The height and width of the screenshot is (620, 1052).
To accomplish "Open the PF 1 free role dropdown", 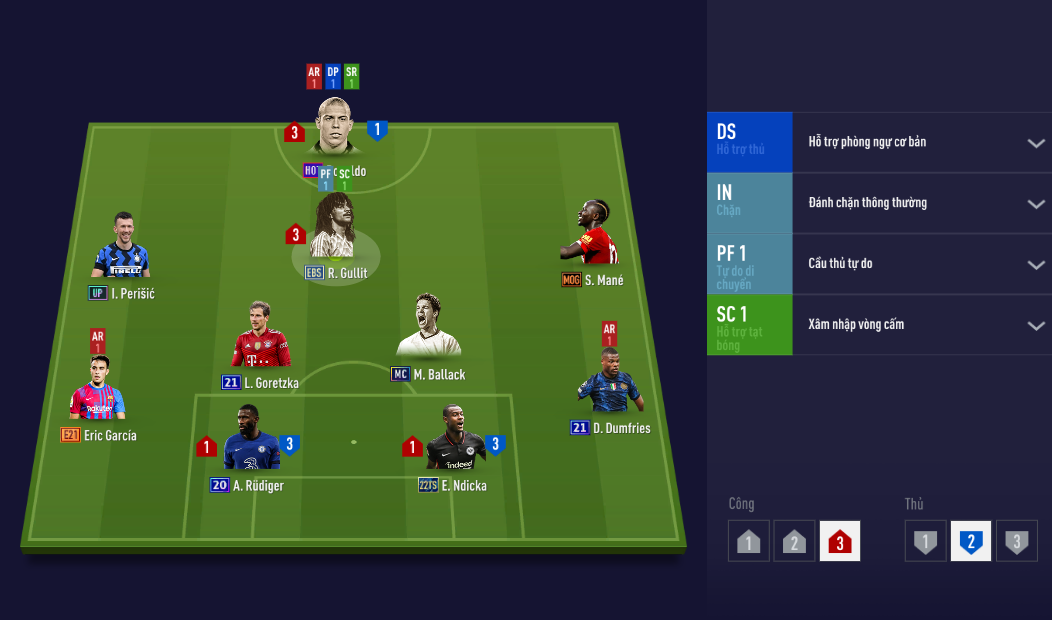I will pyautogui.click(x=1036, y=265).
